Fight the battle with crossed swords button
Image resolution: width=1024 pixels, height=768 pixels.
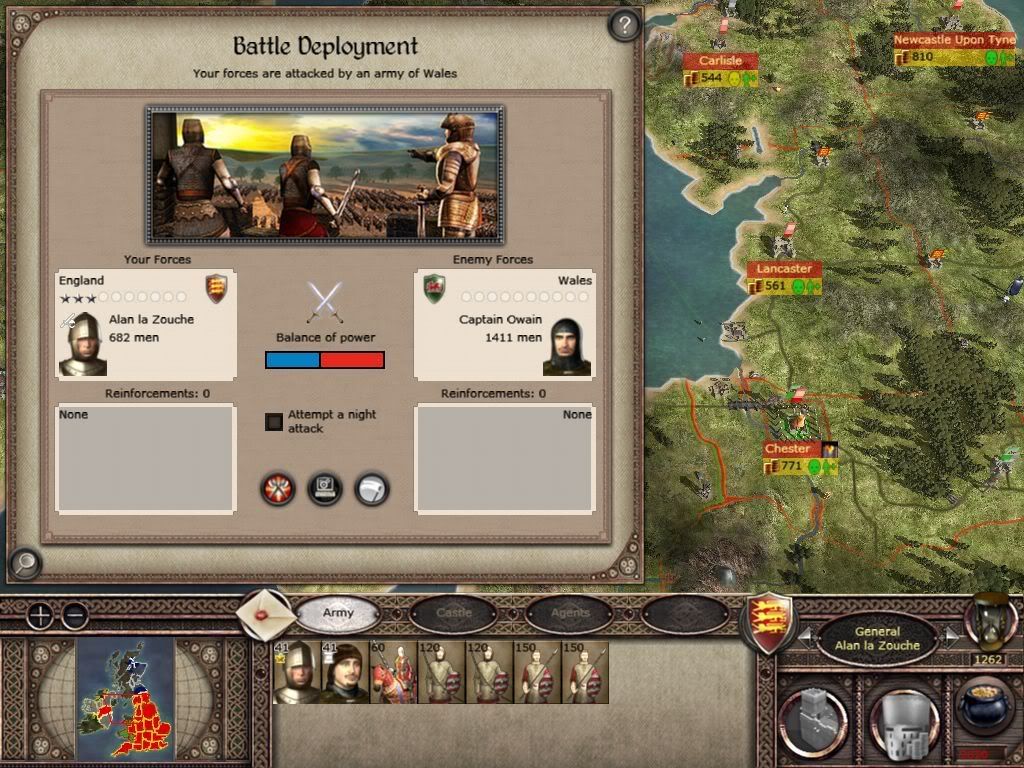pos(278,489)
